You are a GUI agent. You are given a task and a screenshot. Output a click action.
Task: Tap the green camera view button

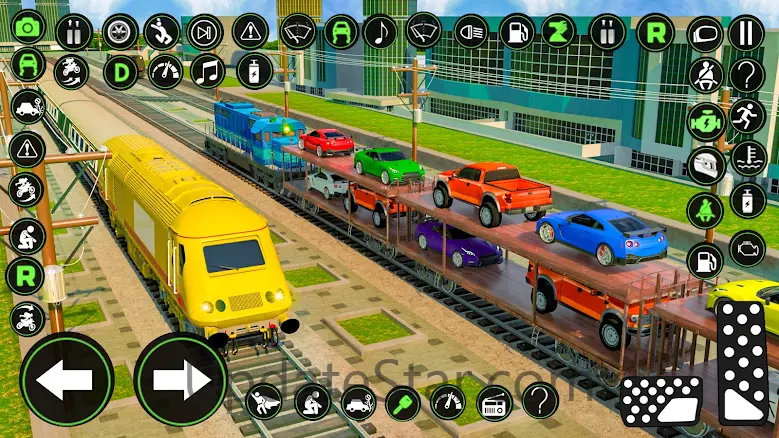pos(28,27)
